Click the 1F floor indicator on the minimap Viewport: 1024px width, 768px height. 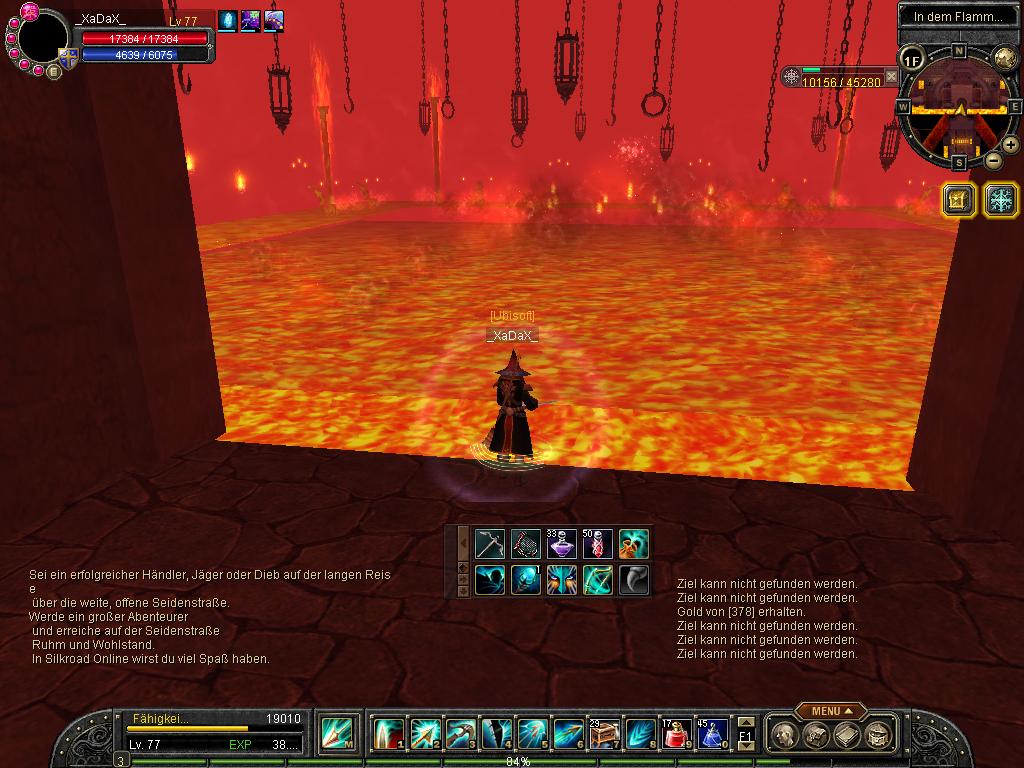(x=911, y=60)
